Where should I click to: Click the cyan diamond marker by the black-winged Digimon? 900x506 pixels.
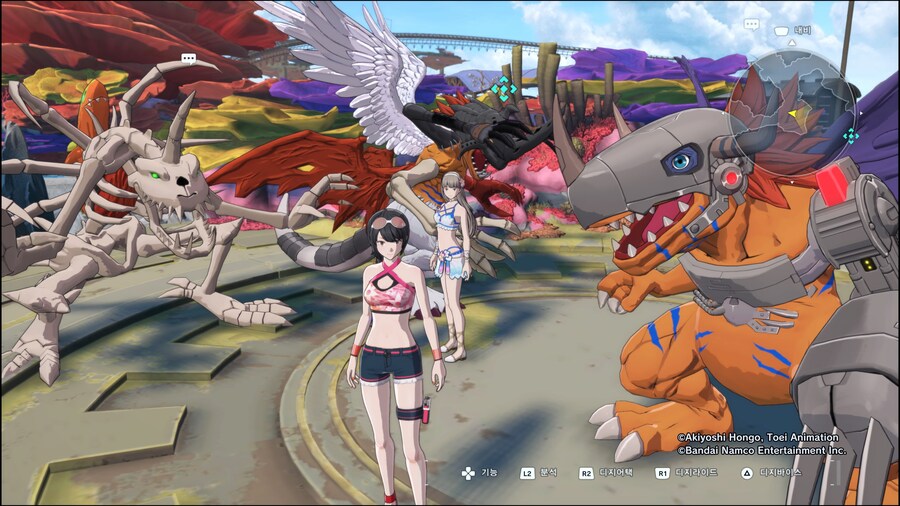(x=503, y=89)
